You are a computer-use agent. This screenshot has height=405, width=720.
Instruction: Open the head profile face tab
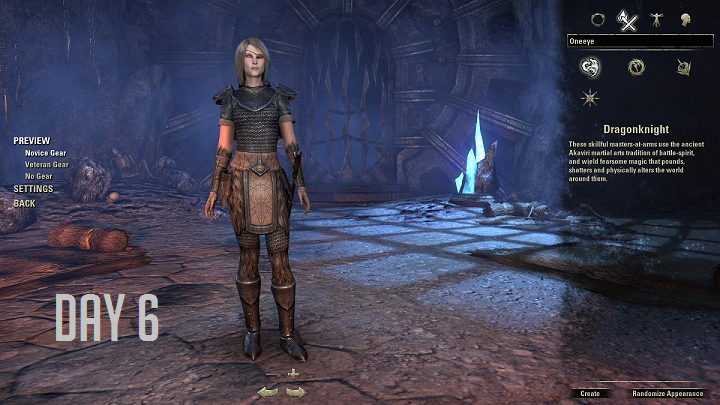(x=686, y=18)
